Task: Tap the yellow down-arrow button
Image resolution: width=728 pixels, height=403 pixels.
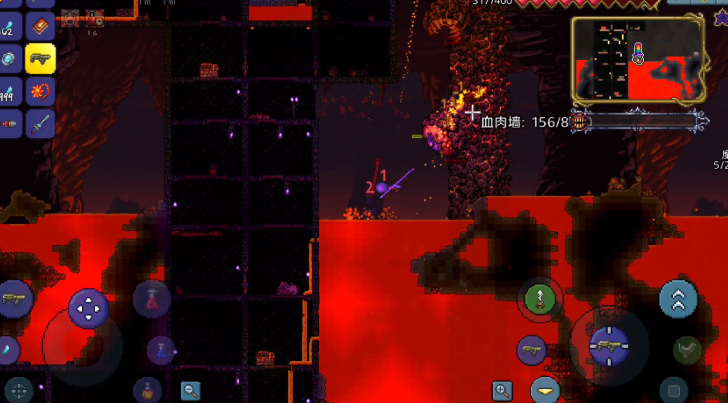Action: (x=546, y=390)
